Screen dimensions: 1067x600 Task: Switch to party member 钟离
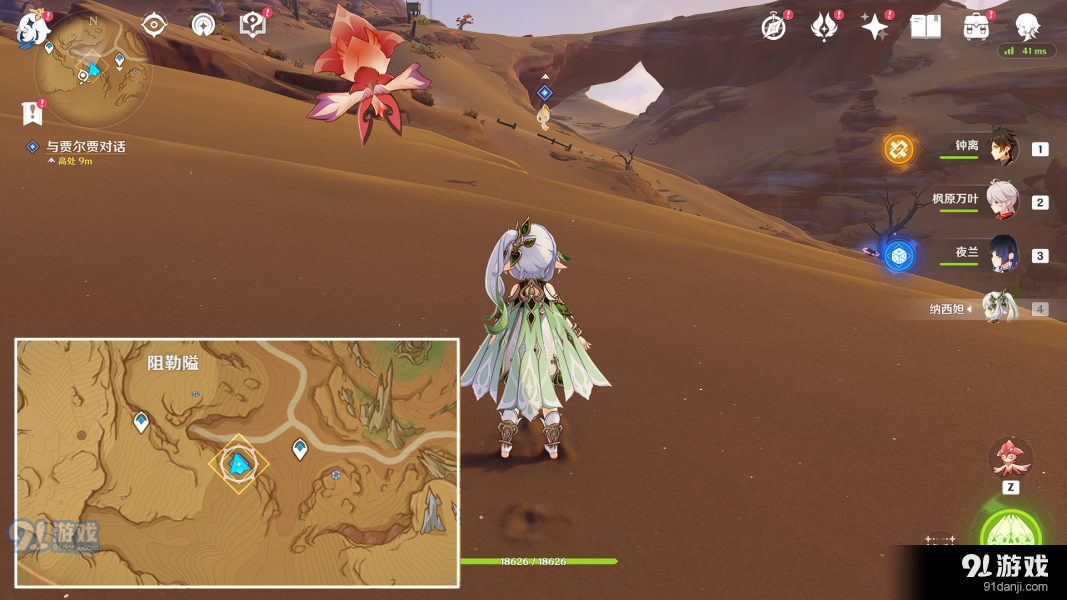coord(1002,148)
